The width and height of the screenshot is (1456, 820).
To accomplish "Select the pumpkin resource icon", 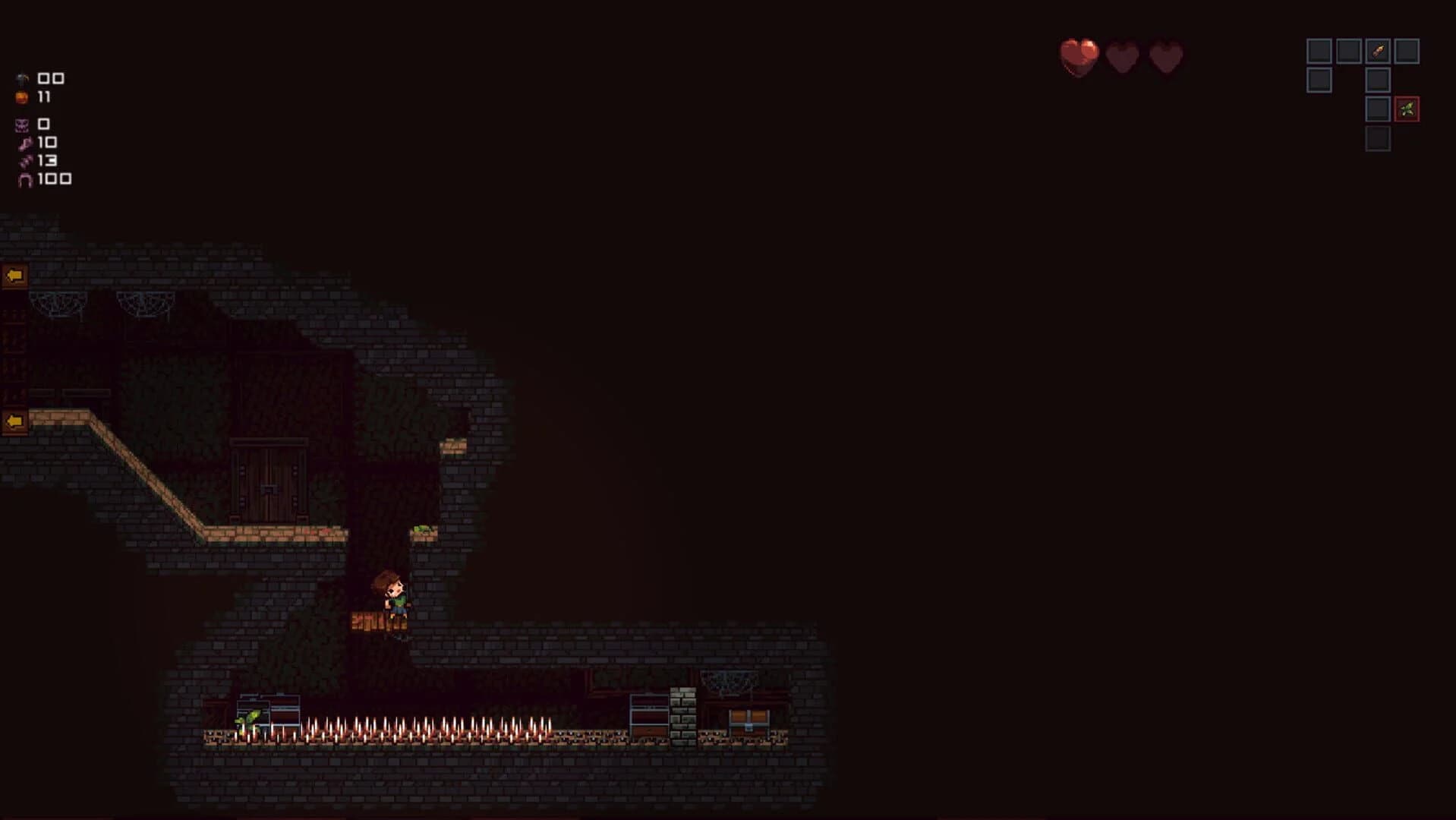I will 21,96.
